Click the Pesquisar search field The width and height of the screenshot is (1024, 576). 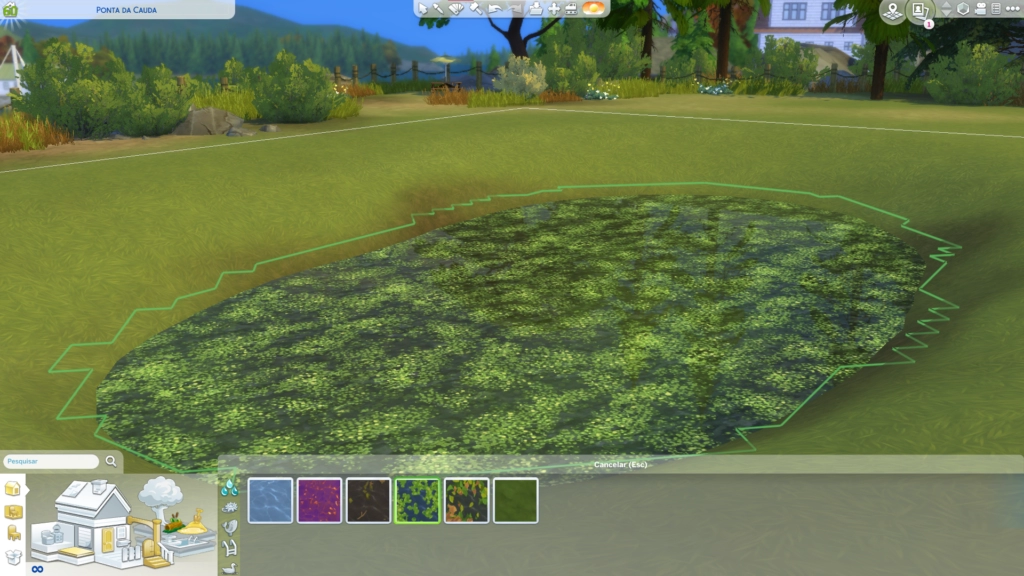pos(50,462)
